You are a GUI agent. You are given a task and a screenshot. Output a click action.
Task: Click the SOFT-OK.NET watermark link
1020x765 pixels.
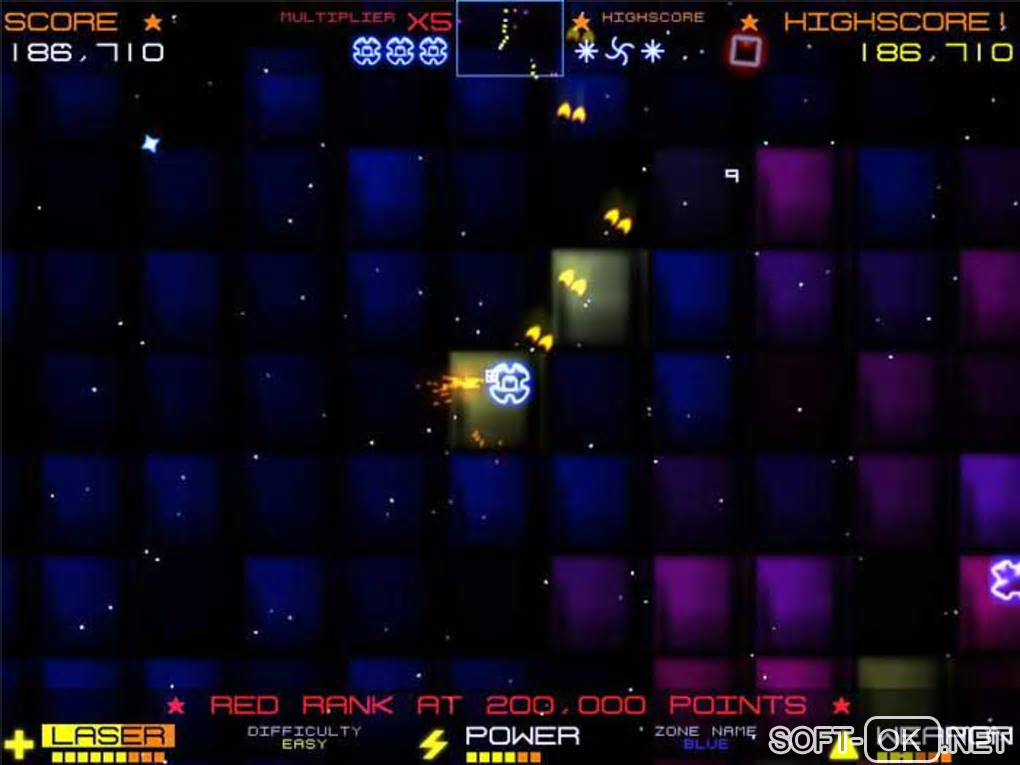(x=888, y=741)
